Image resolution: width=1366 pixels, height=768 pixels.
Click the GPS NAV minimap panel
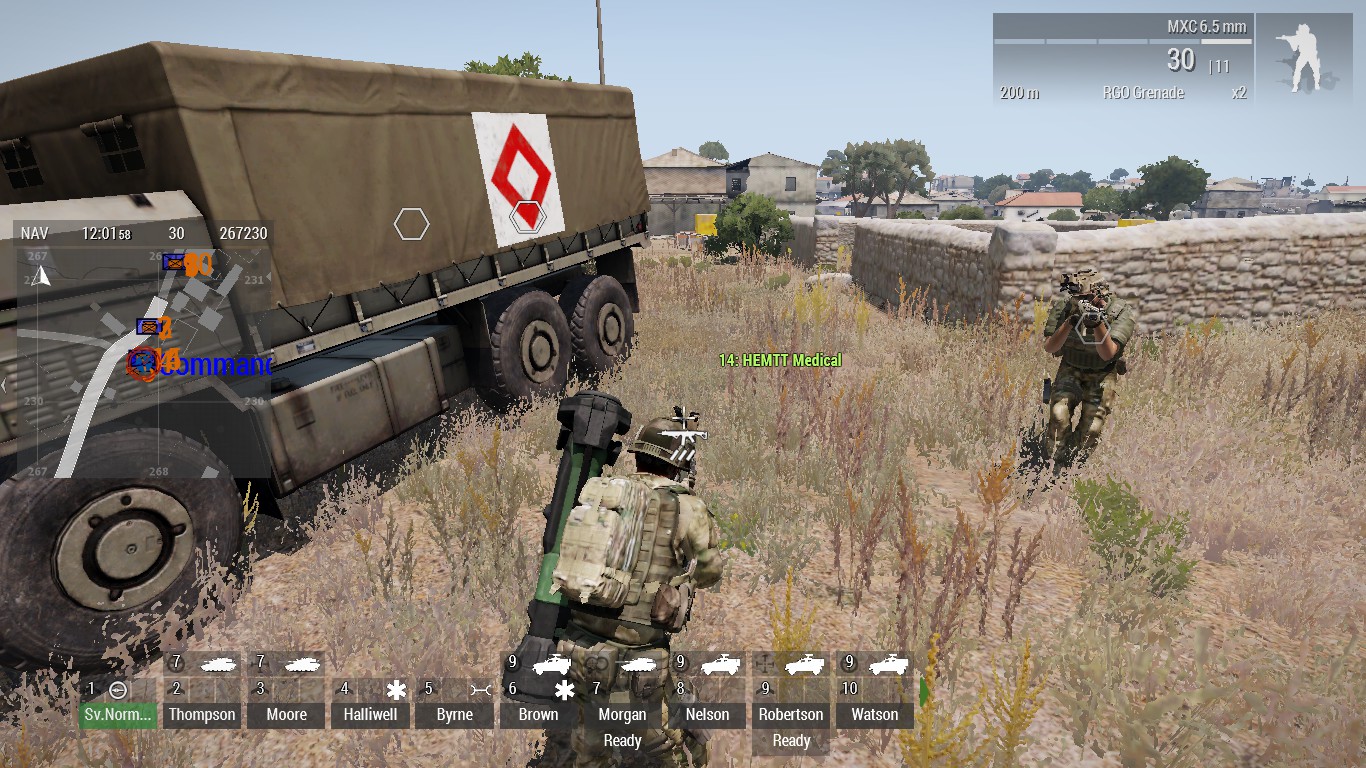[x=144, y=350]
